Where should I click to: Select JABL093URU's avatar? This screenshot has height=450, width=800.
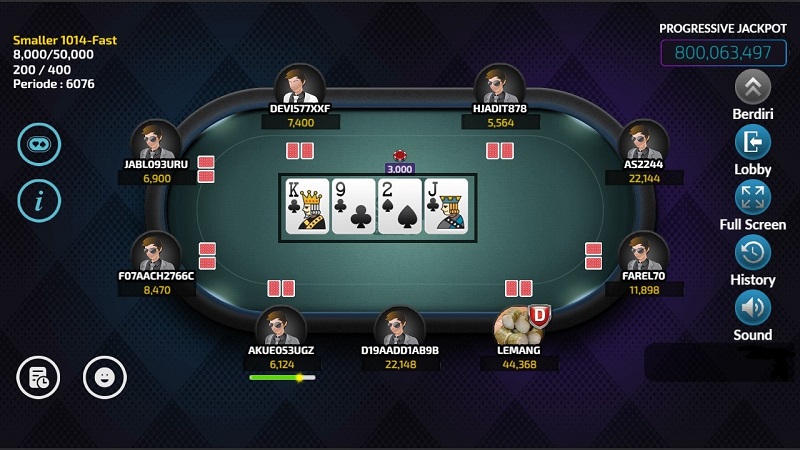coord(157,141)
